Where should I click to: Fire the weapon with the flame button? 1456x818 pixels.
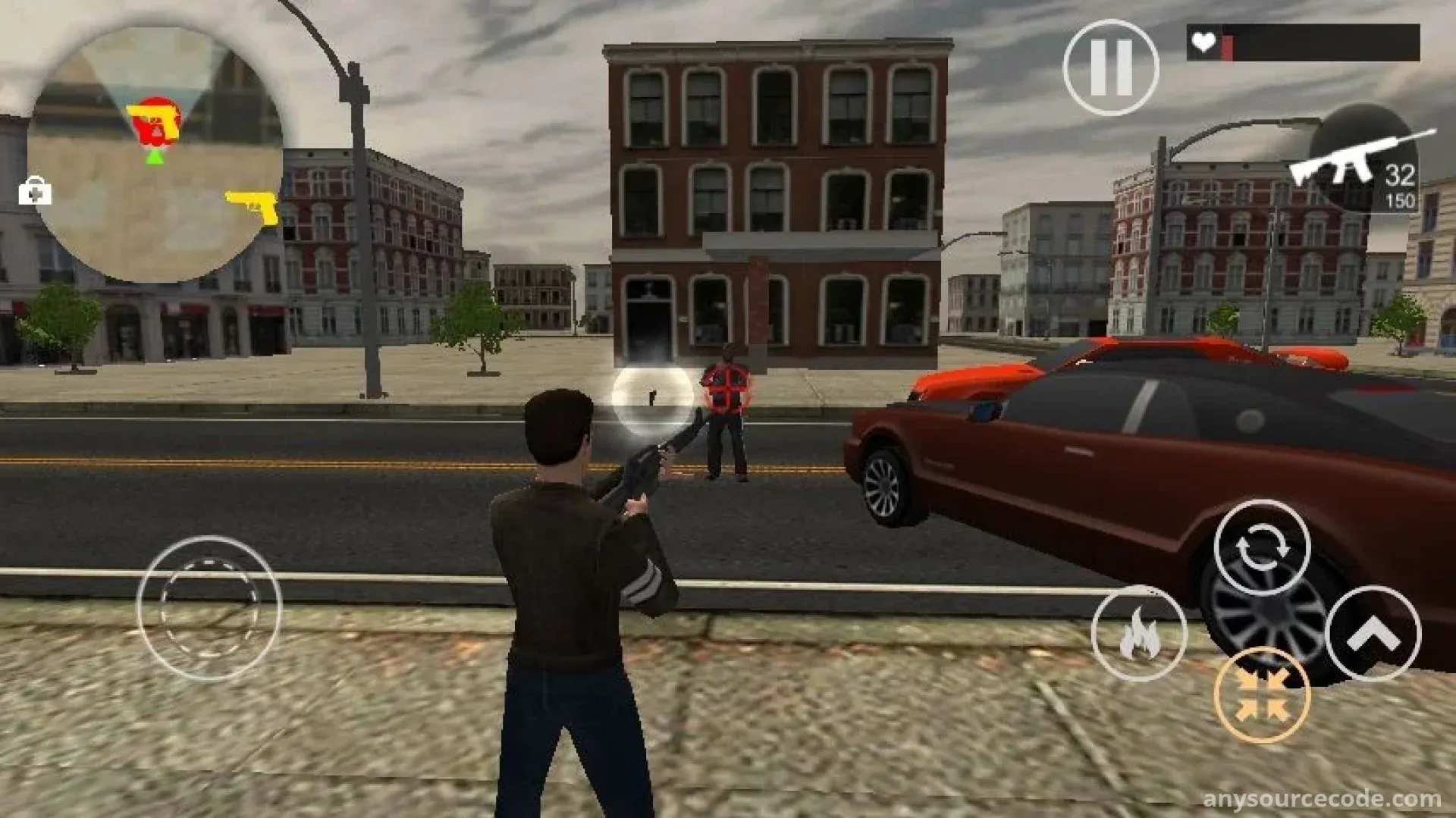[1139, 634]
